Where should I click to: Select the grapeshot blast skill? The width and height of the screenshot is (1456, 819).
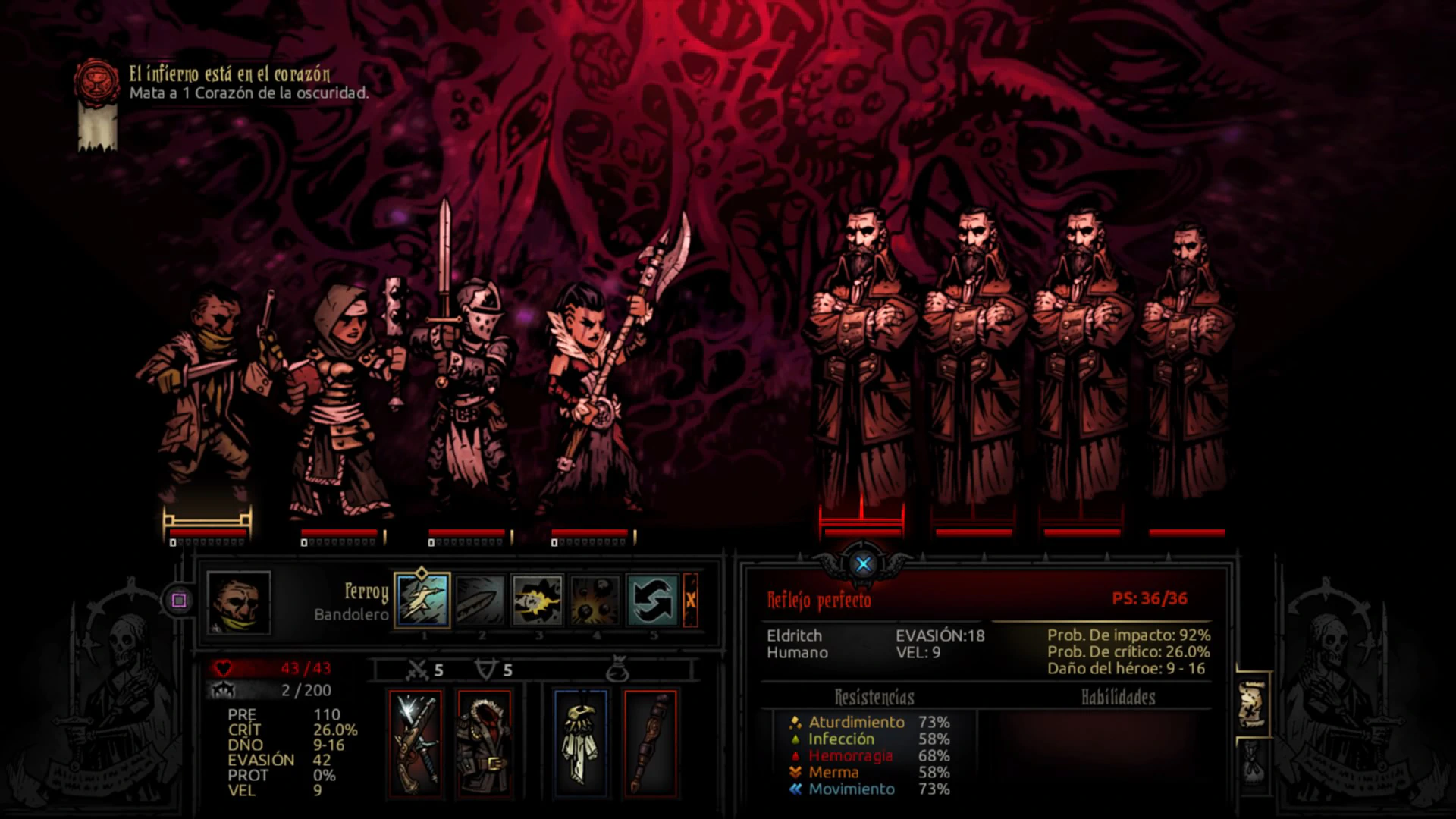click(595, 600)
